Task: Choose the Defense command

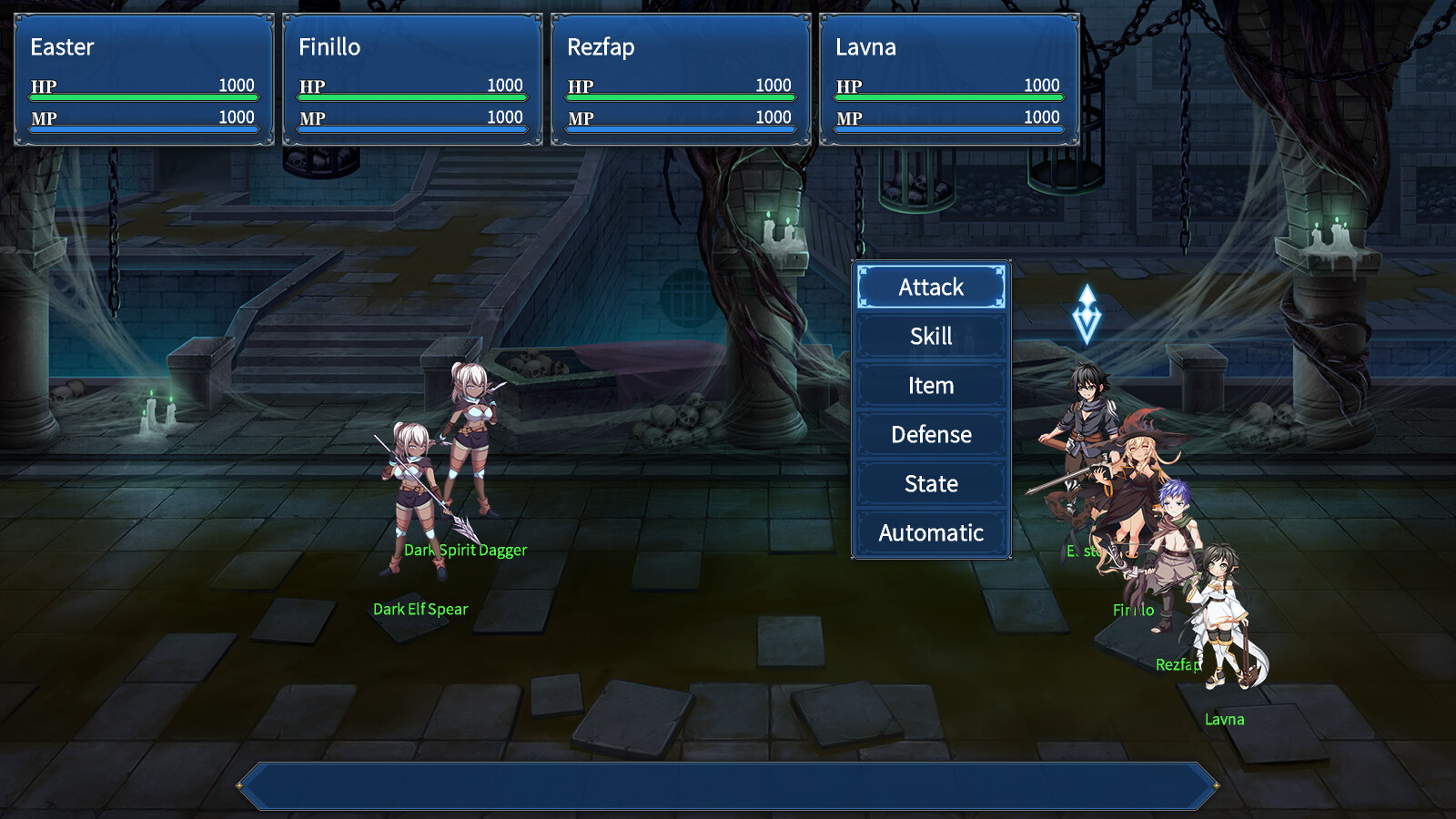Action: (930, 434)
